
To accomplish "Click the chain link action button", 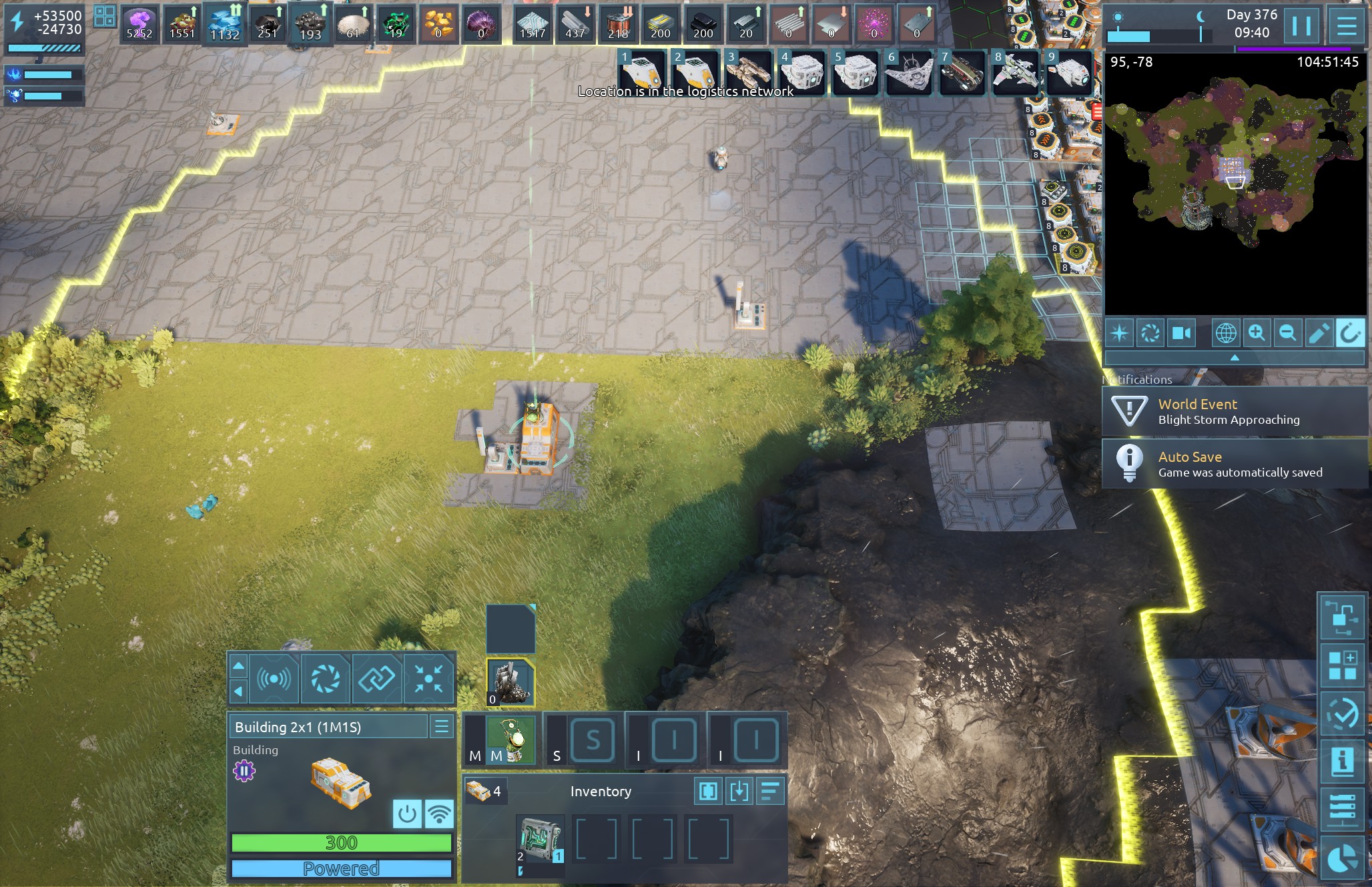I will coord(376,679).
